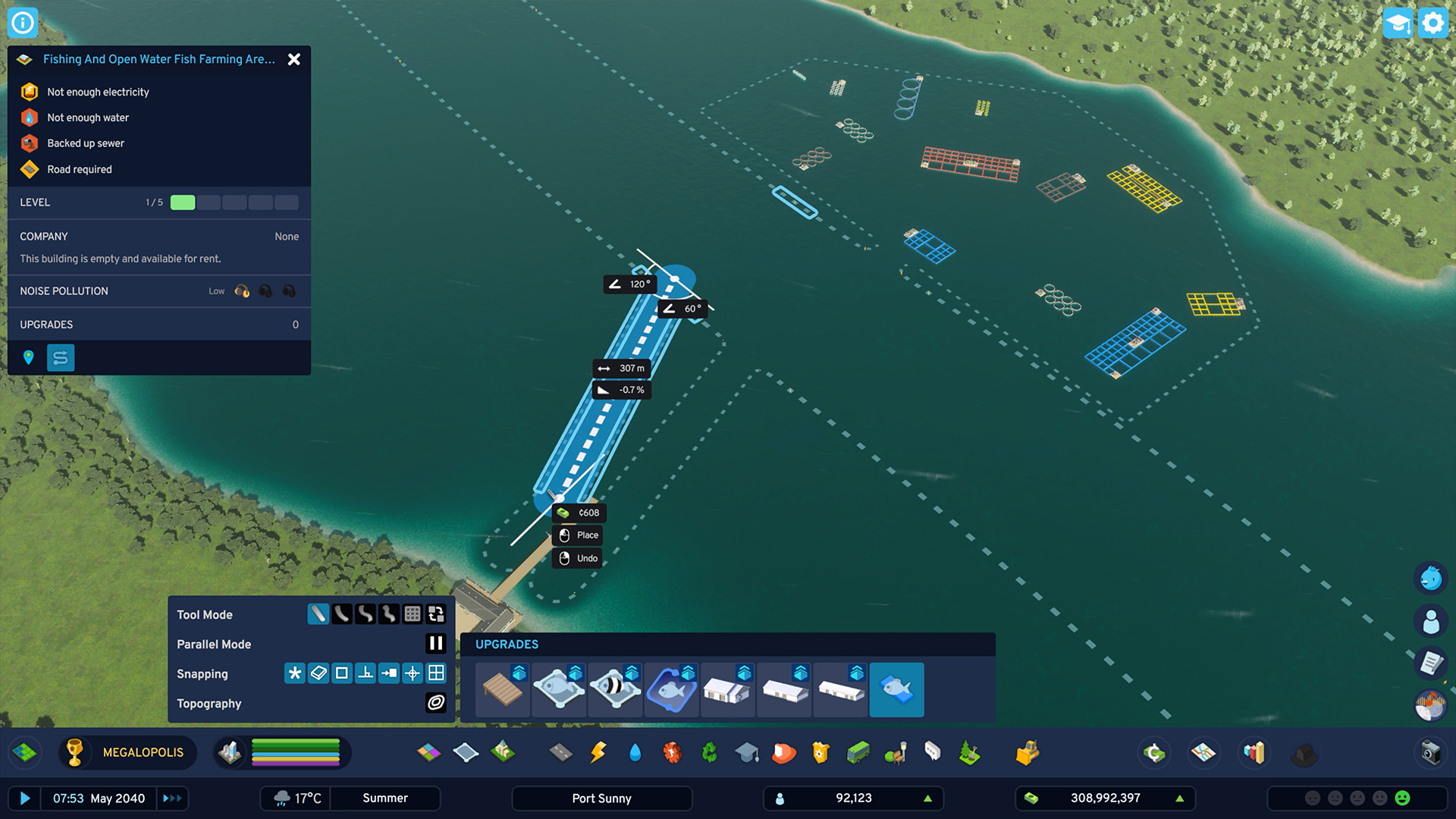1456x819 pixels.
Task: Select the striped fish pen upgrade
Action: [615, 689]
